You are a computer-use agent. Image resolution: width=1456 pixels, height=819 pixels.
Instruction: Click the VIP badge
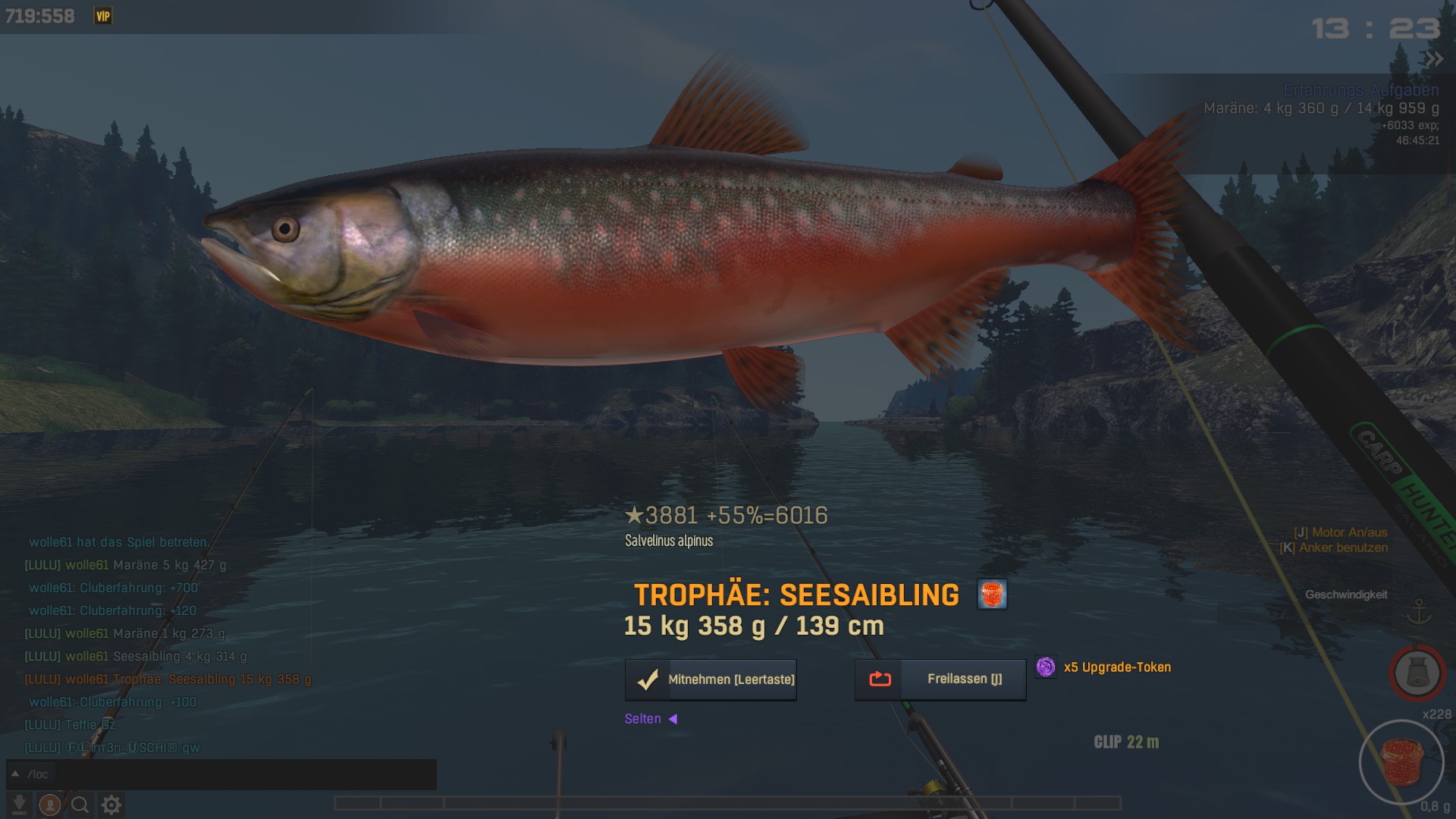coord(103,16)
